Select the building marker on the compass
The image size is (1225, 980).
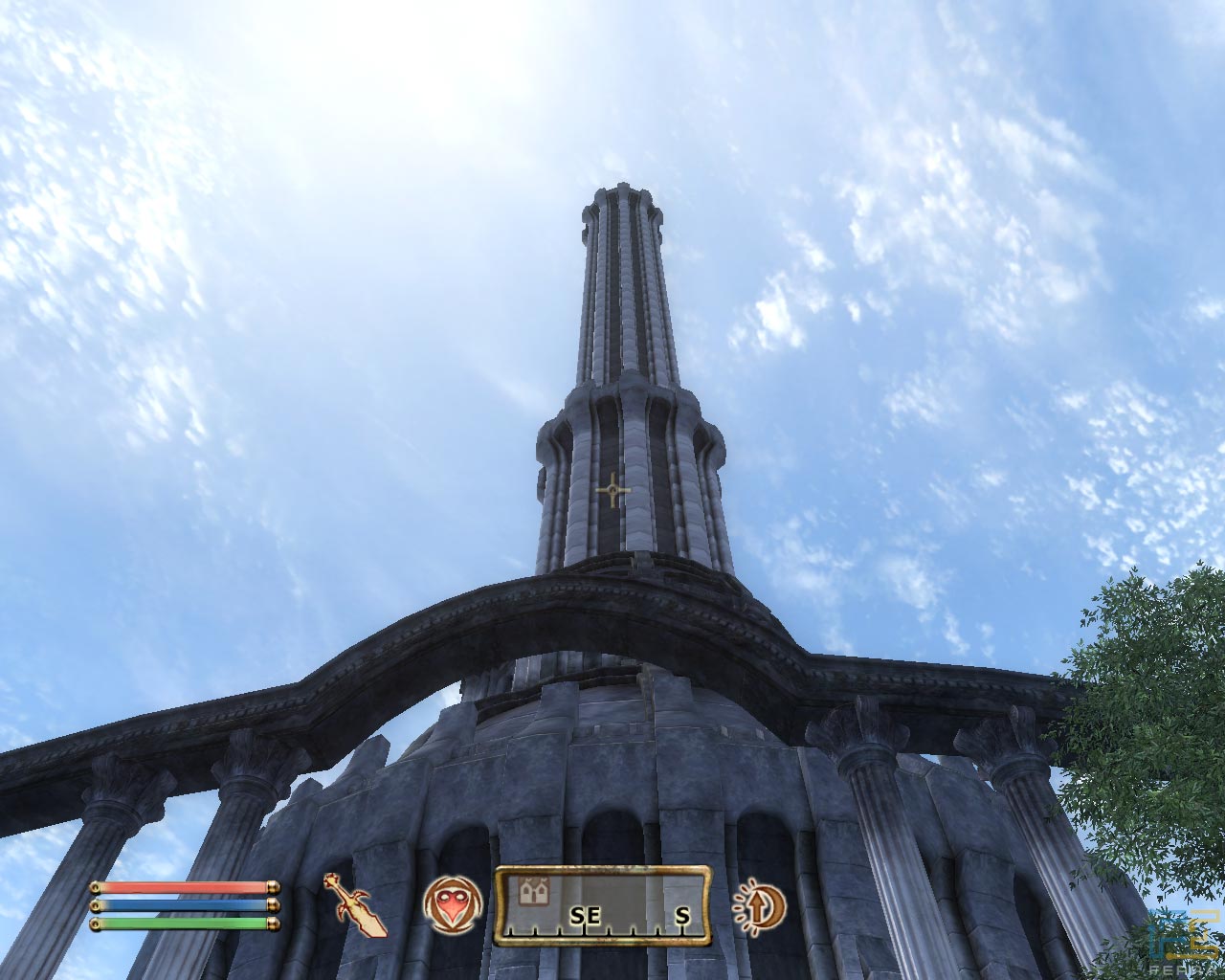pos(532,893)
